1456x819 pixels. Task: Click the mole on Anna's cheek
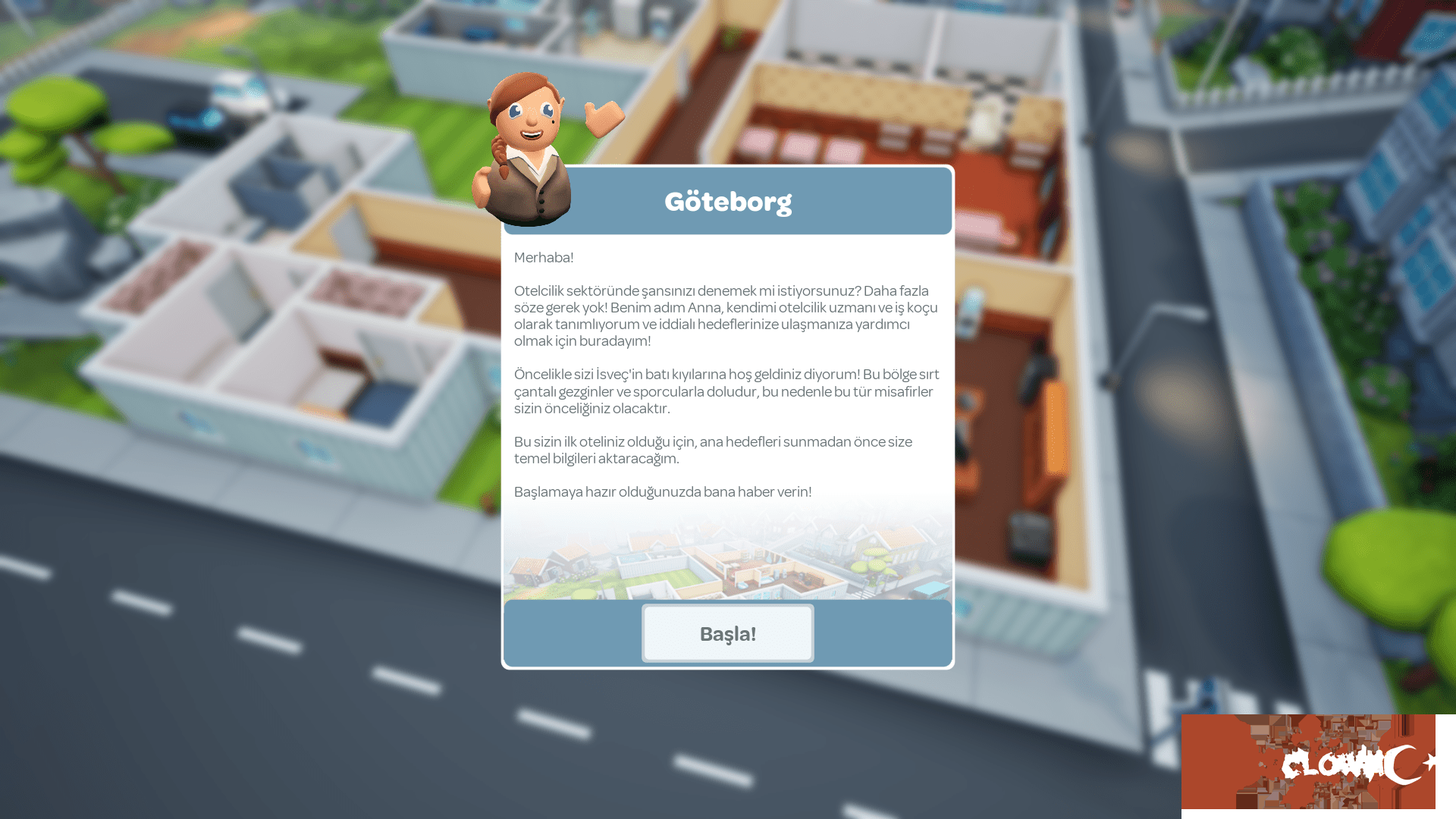click(554, 121)
